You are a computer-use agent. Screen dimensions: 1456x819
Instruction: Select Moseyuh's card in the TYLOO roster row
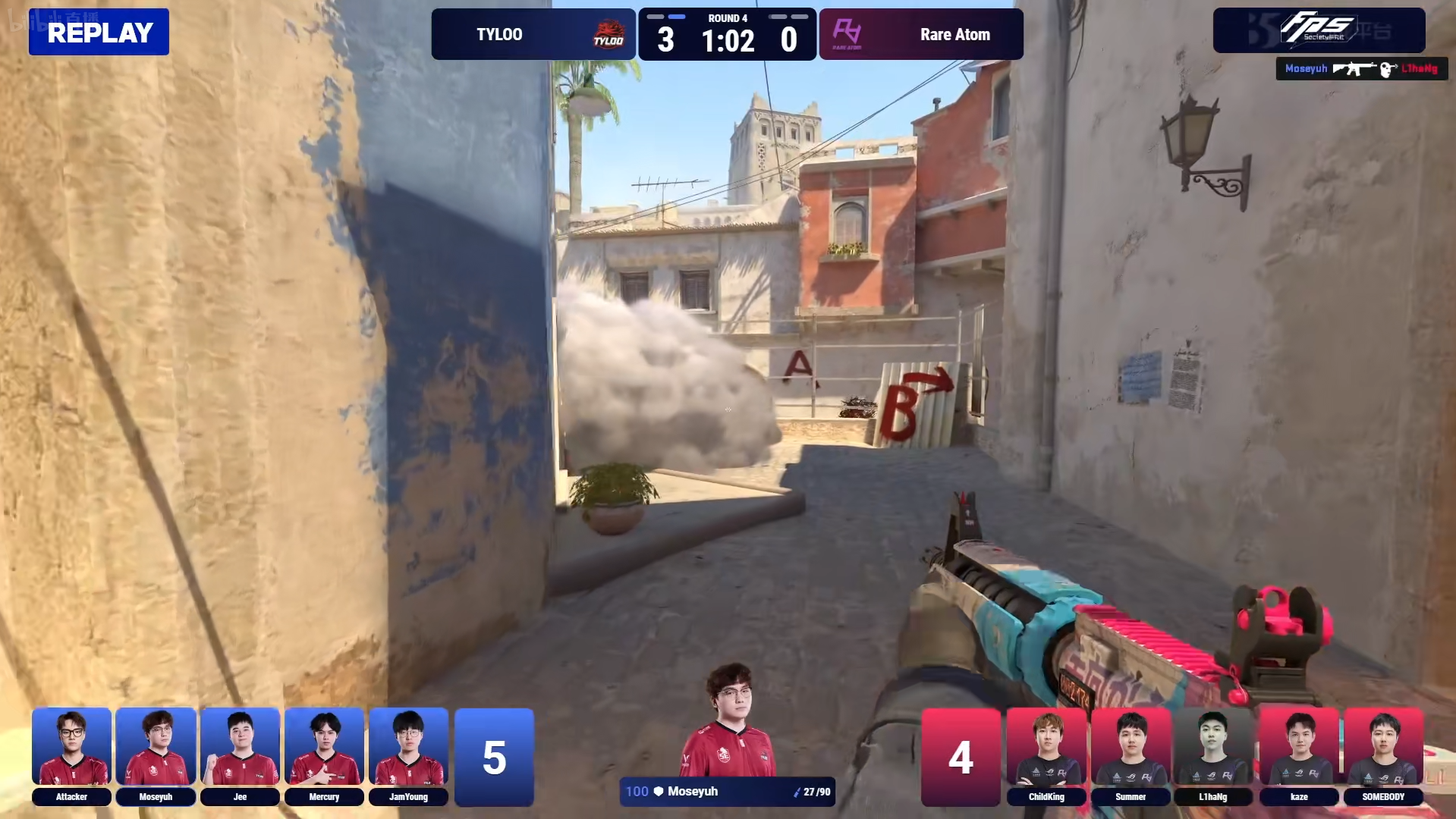point(156,755)
